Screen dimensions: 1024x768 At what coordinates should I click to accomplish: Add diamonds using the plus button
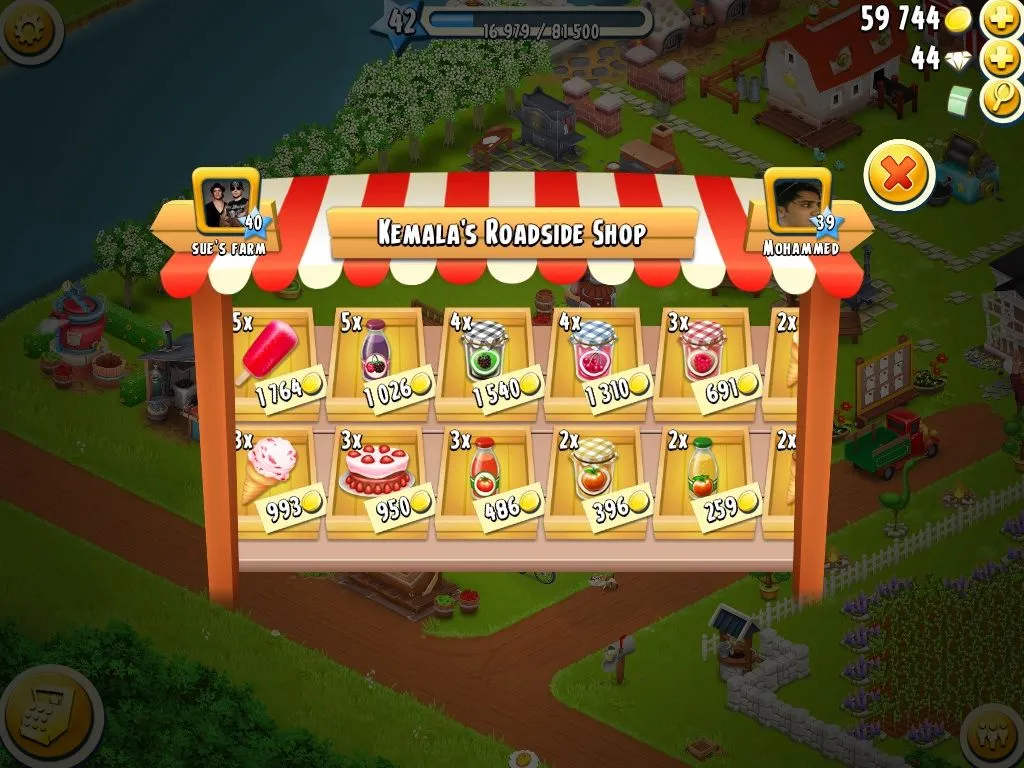pos(1000,58)
